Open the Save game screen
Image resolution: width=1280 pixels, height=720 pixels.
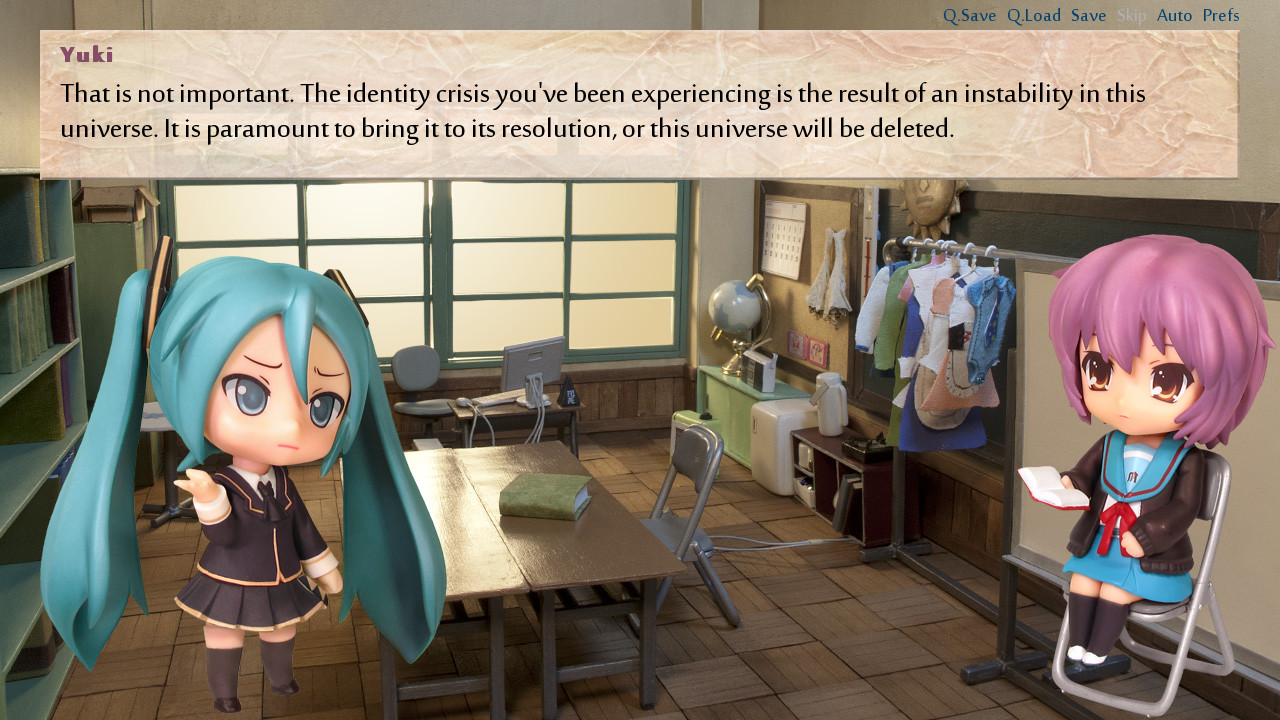pos(1089,15)
